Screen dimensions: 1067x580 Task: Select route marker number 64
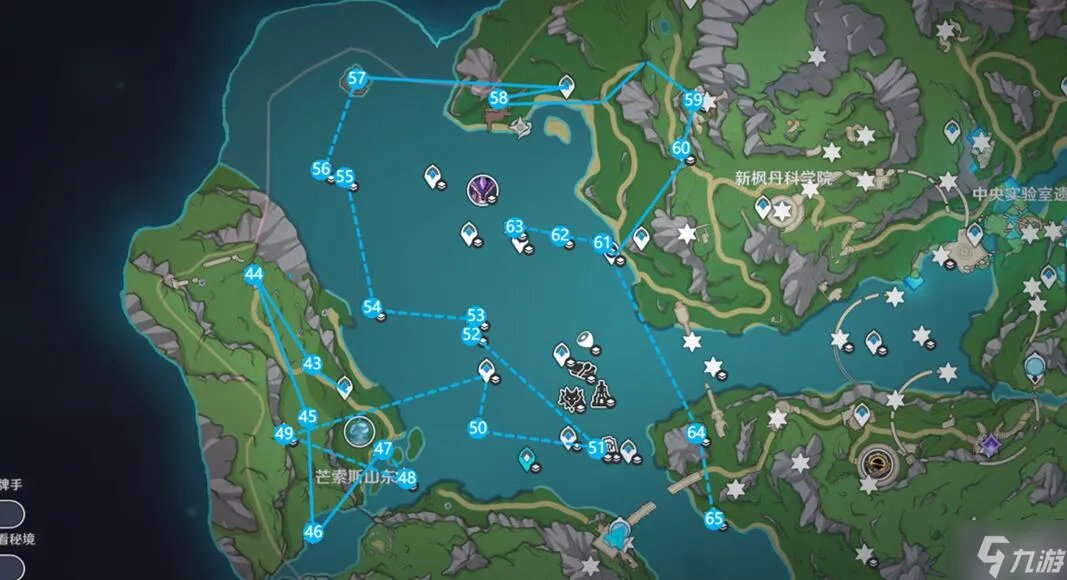pyautogui.click(x=696, y=432)
